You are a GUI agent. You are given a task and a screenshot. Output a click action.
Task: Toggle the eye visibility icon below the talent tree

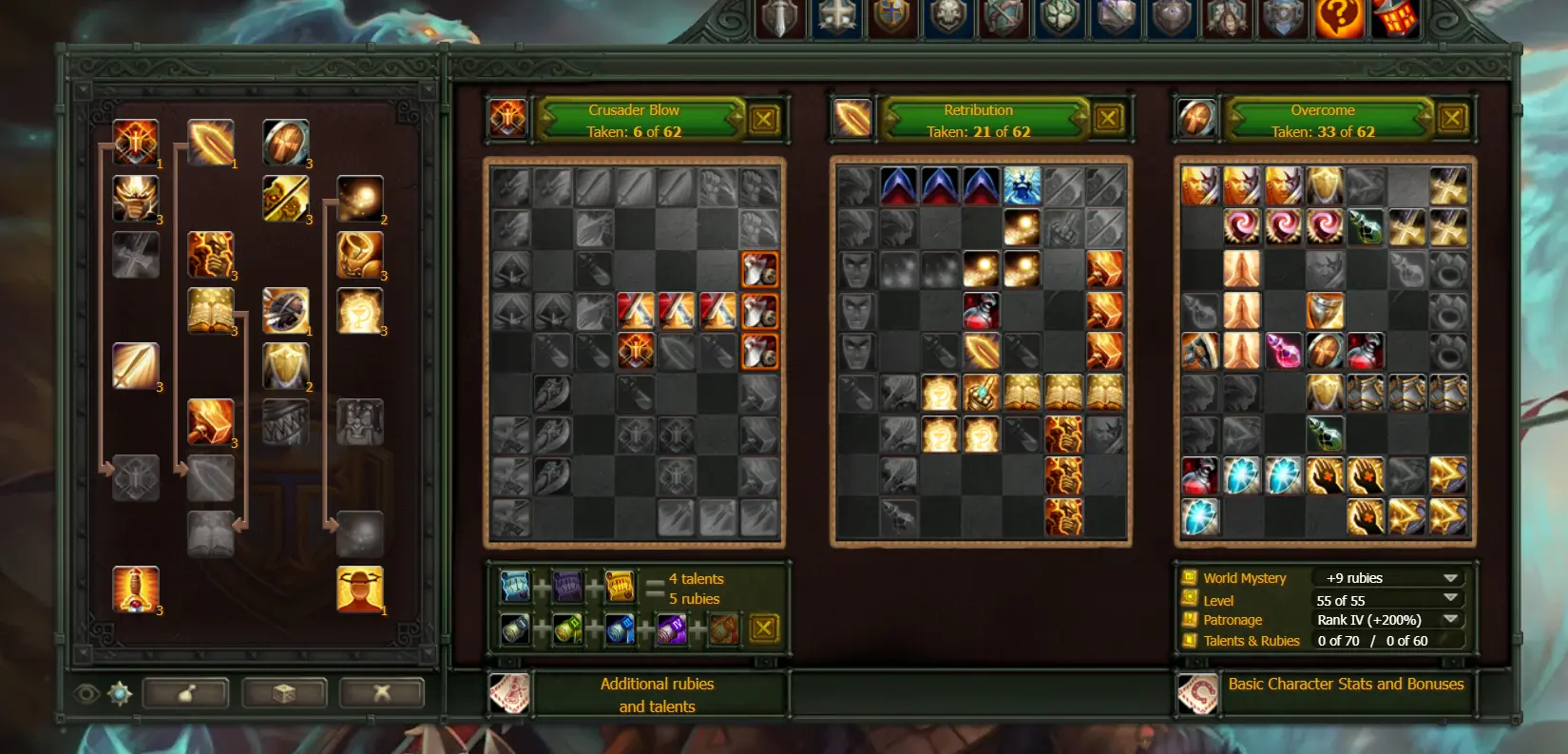pyautogui.click(x=86, y=692)
